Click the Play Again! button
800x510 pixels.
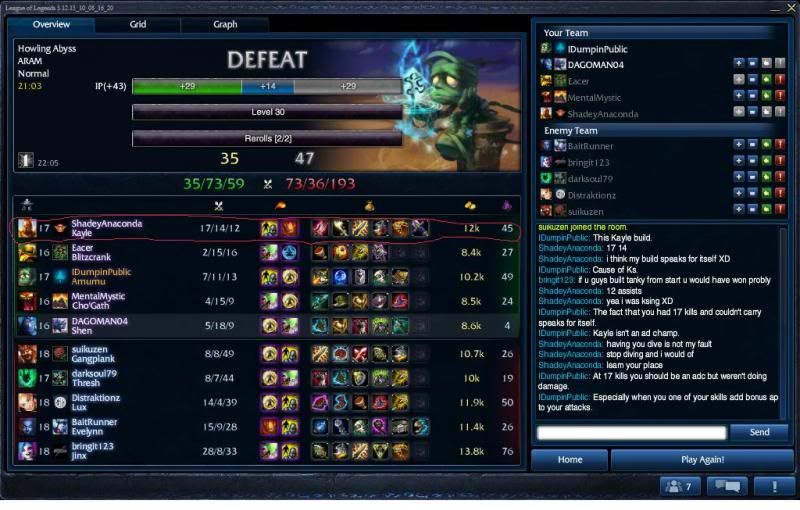point(702,460)
